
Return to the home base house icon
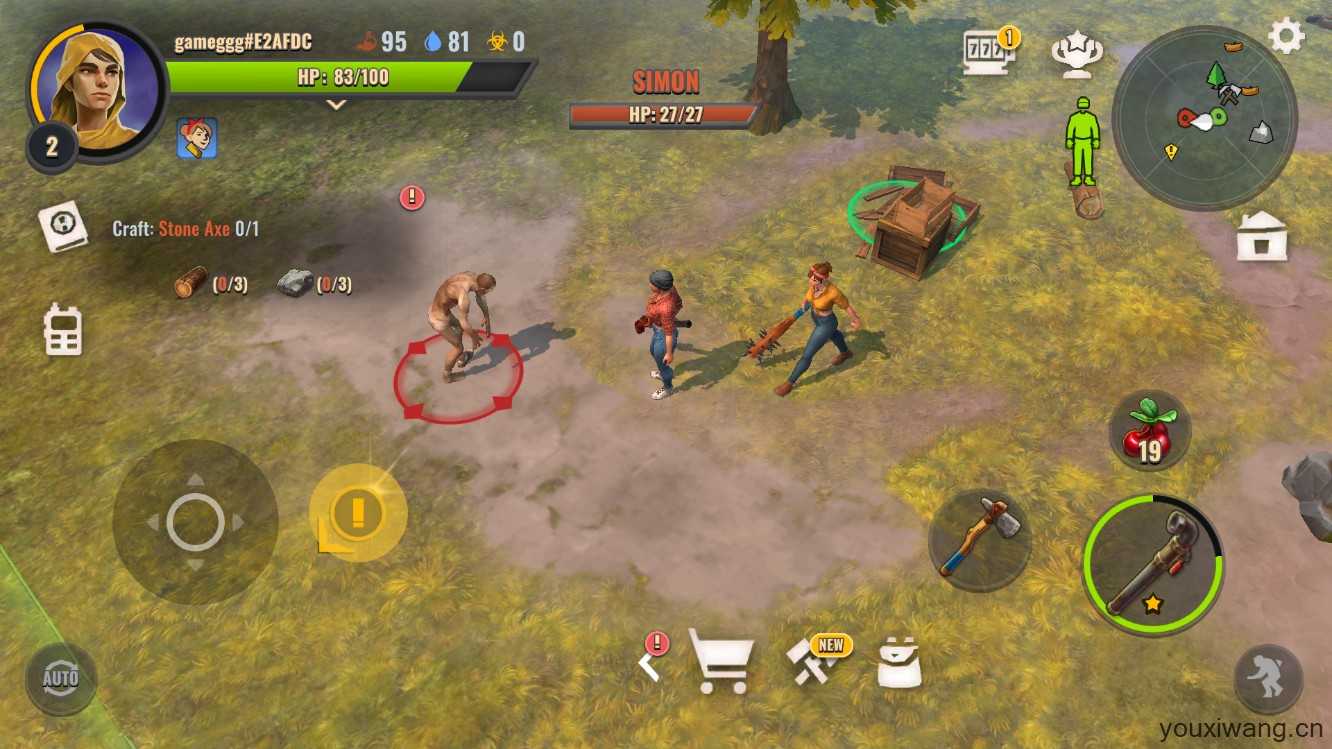[x=1262, y=237]
